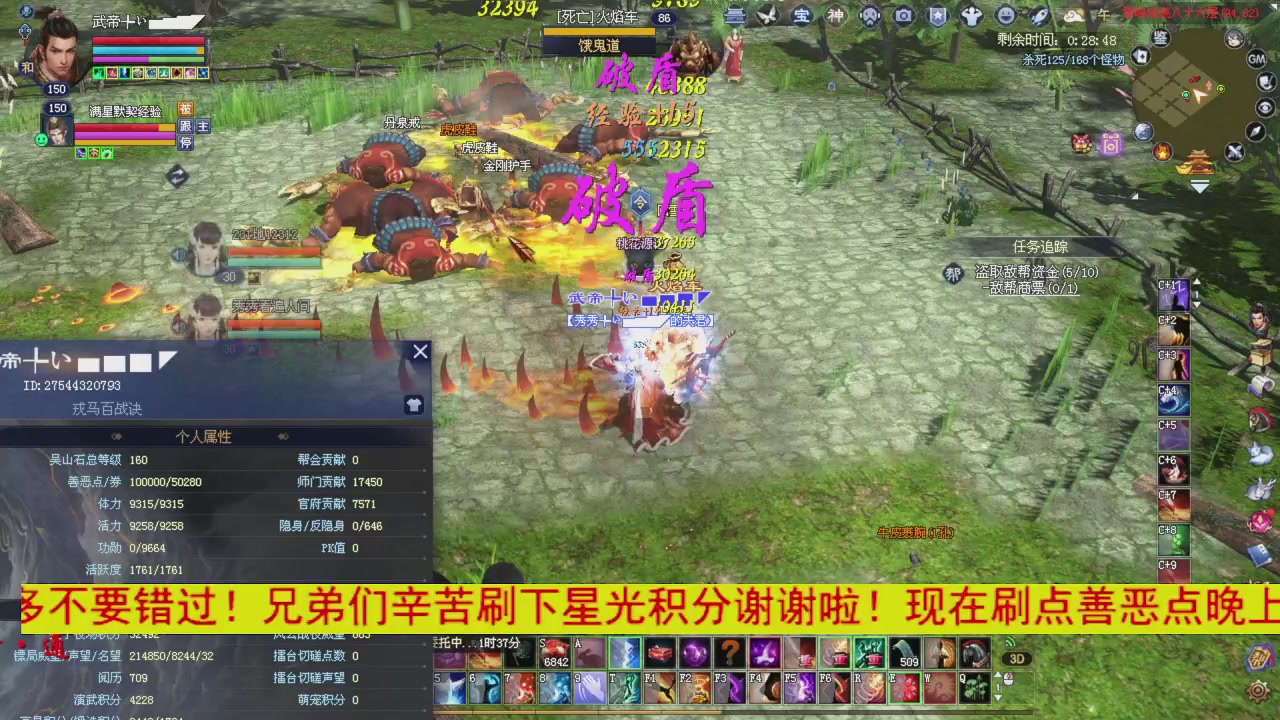The image size is (1280, 720).
Task: Select the 戎马百战诀 tab label
Action: (x=107, y=409)
